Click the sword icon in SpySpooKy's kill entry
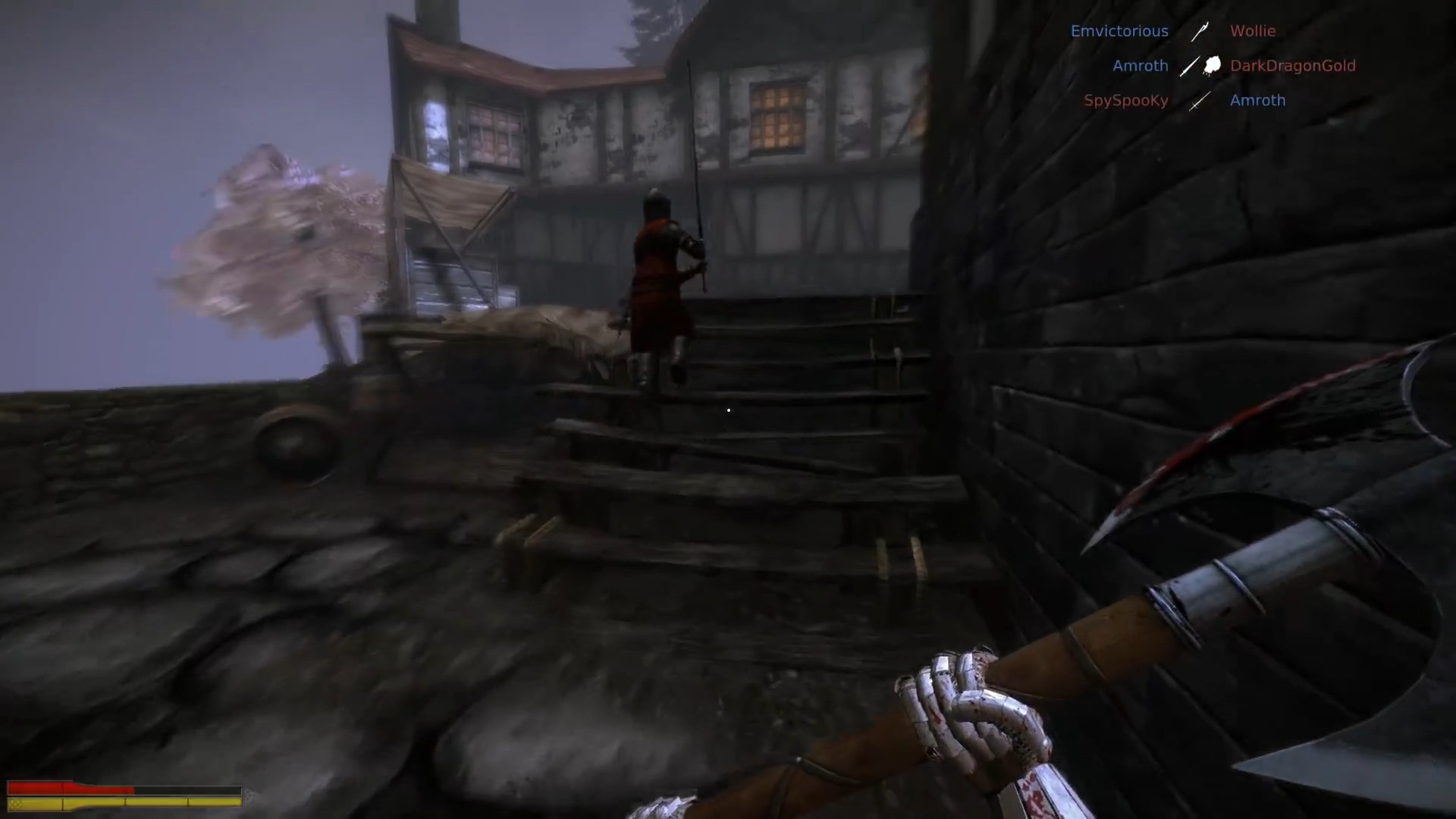 point(1199,101)
